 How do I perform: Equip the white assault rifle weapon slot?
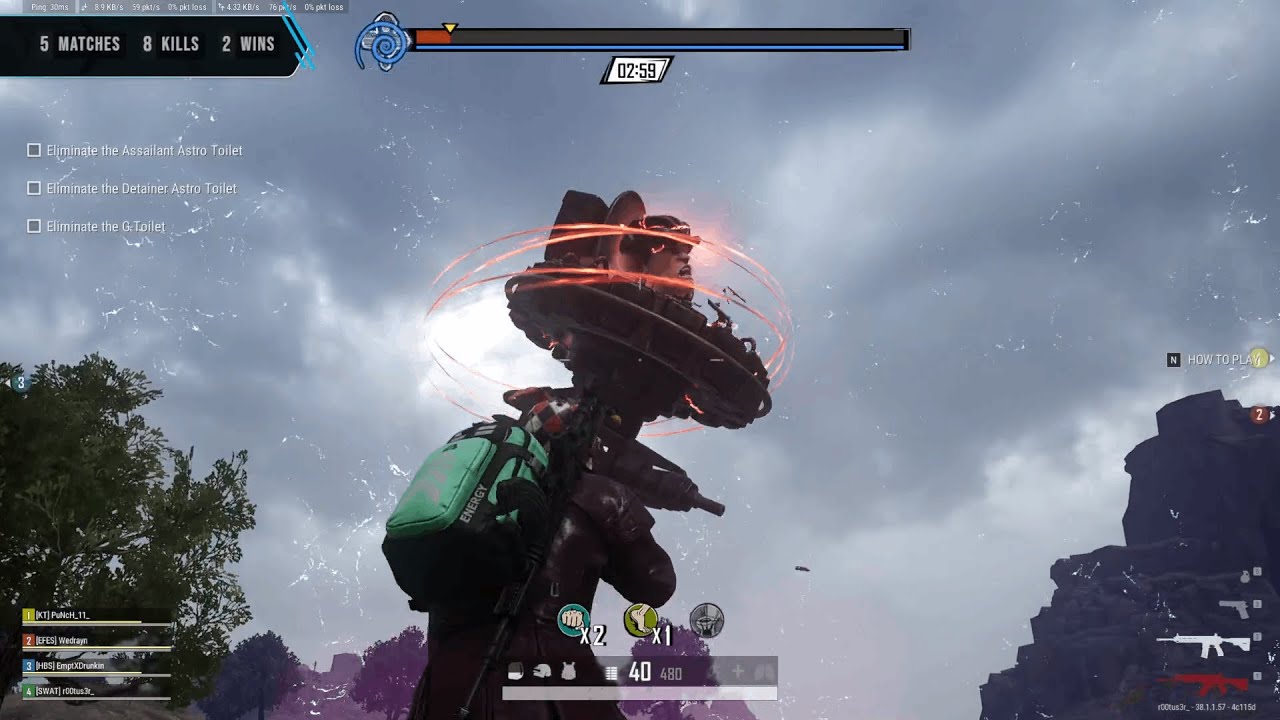tap(1203, 645)
